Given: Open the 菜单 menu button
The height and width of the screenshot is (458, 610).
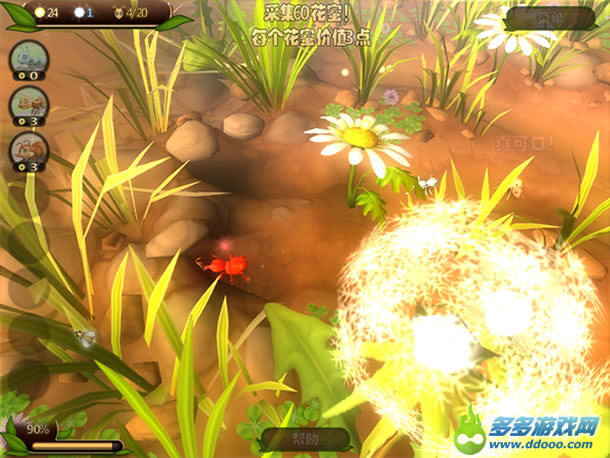Looking at the screenshot, I should coord(549,17).
